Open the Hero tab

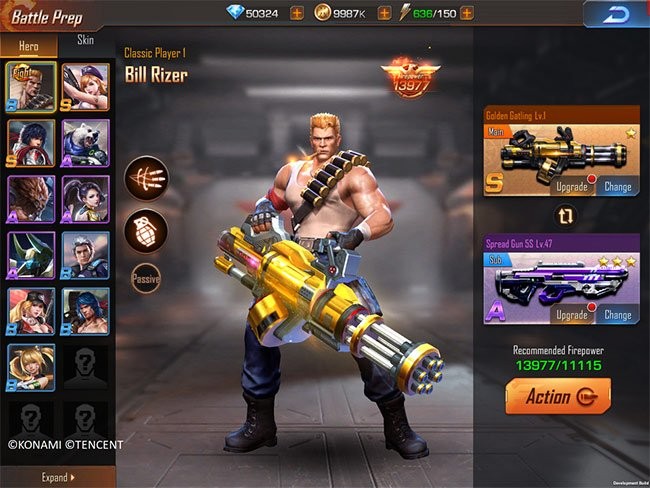tap(30, 45)
